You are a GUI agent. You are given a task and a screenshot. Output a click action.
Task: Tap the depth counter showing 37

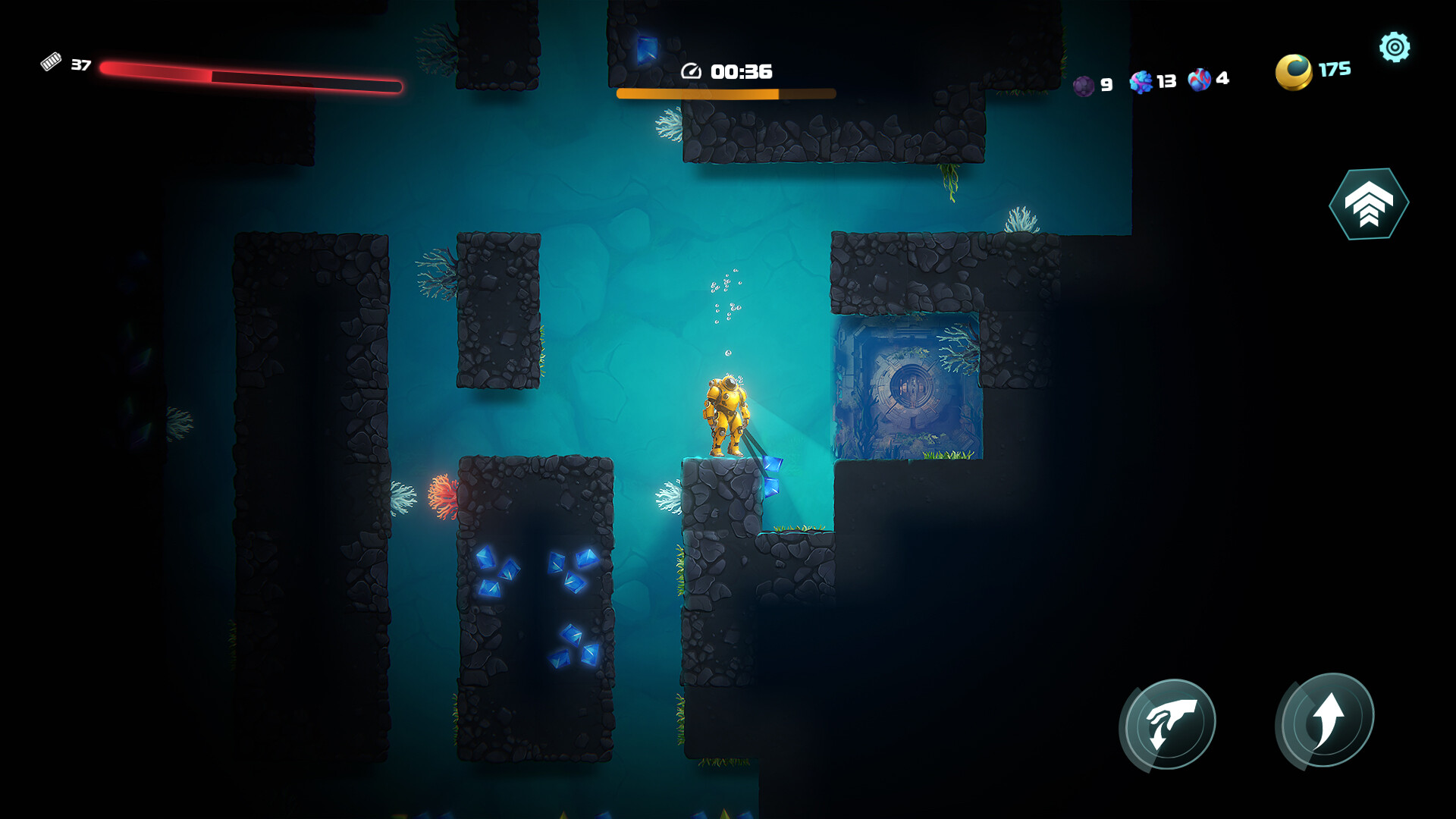81,65
